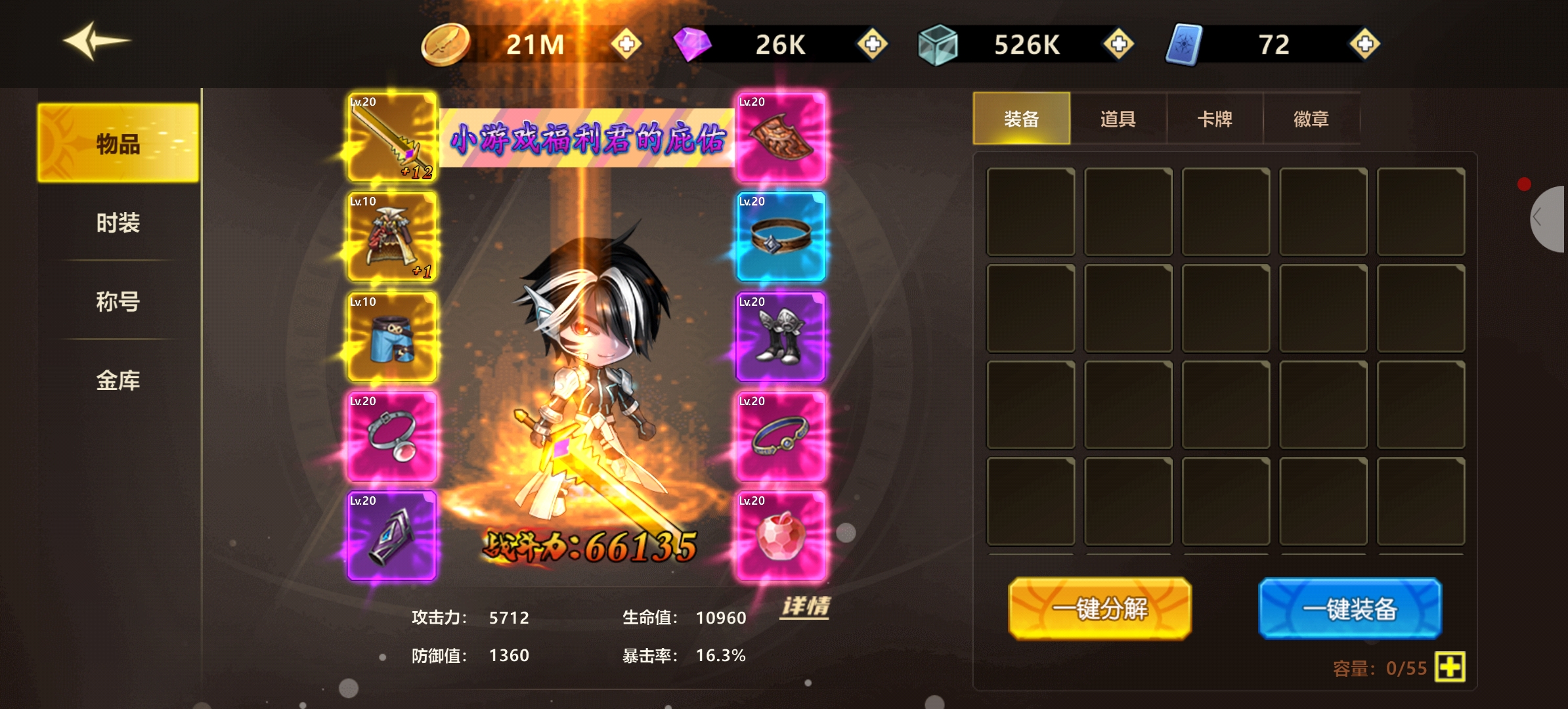Select the 装备 equipment tab
This screenshot has width=1568, height=709.
[1021, 119]
